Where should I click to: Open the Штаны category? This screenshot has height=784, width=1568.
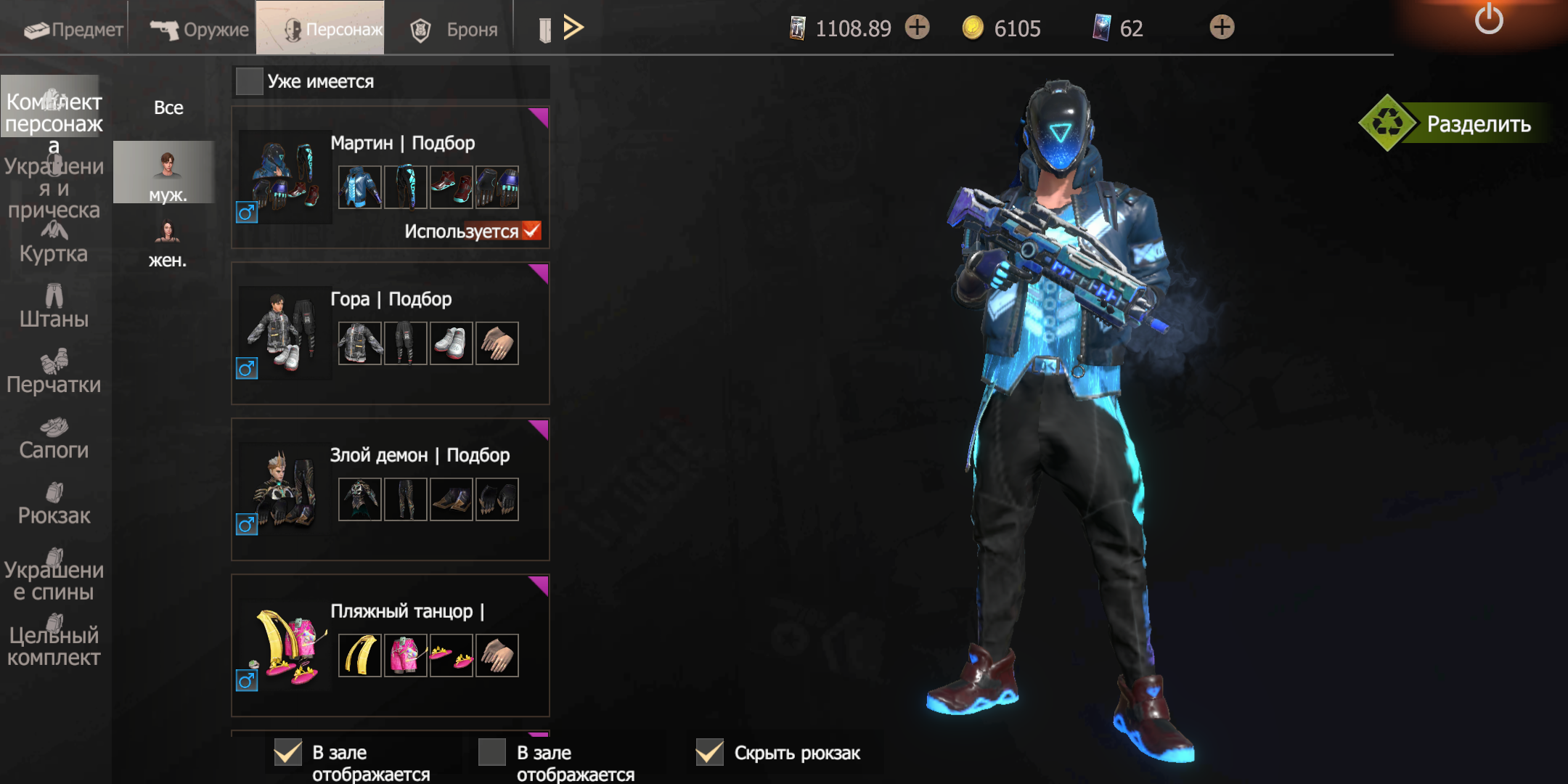[x=54, y=308]
